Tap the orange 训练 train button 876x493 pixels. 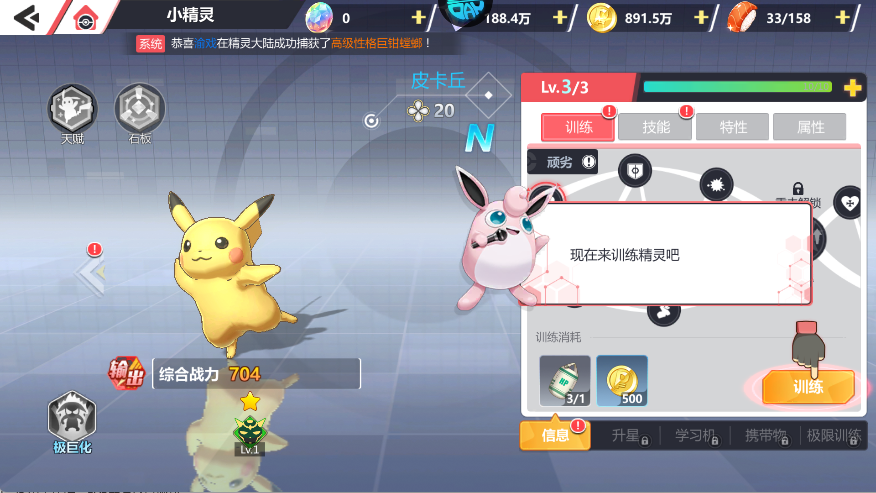point(808,387)
